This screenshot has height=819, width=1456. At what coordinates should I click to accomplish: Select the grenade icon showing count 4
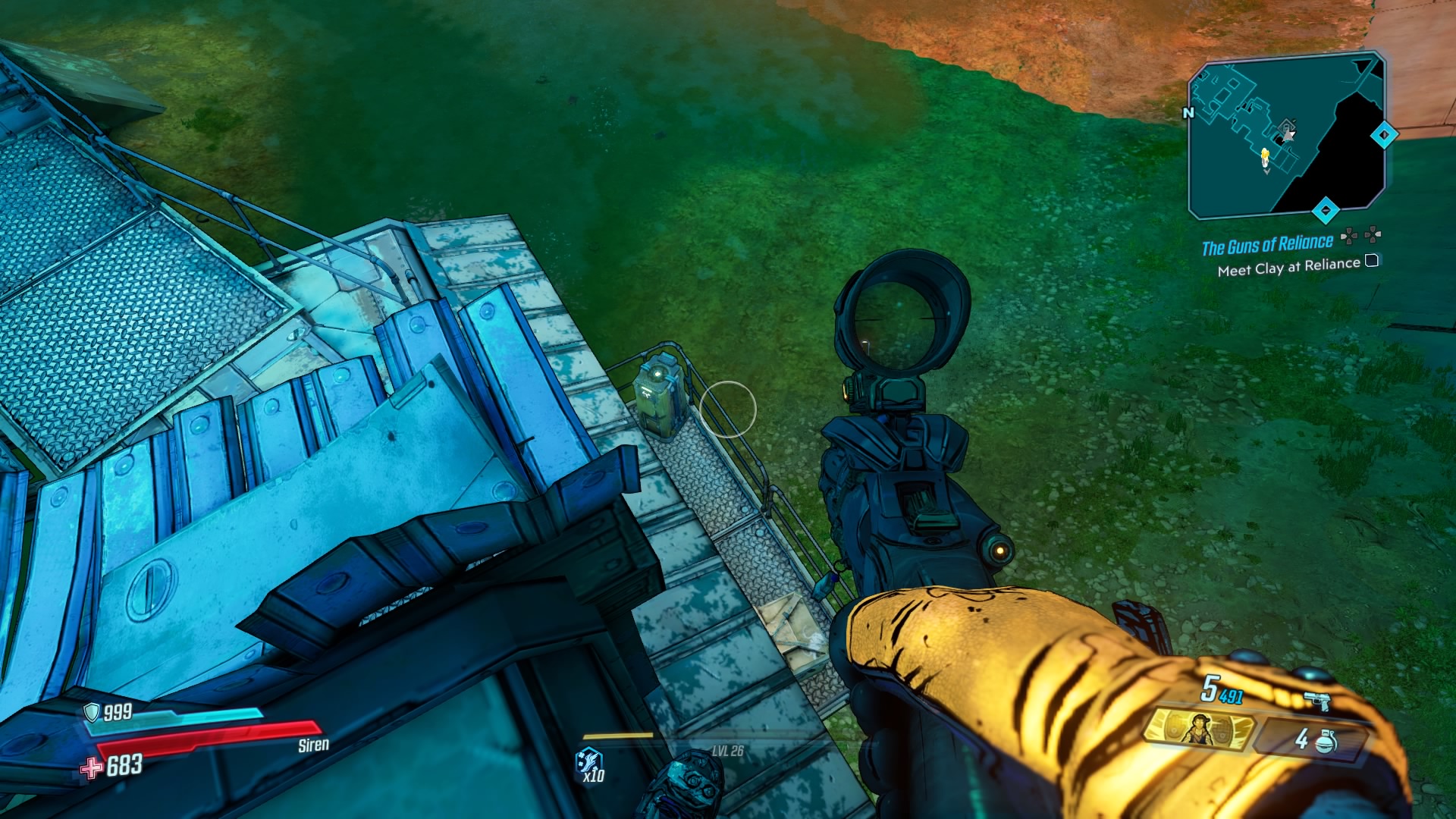click(1324, 742)
